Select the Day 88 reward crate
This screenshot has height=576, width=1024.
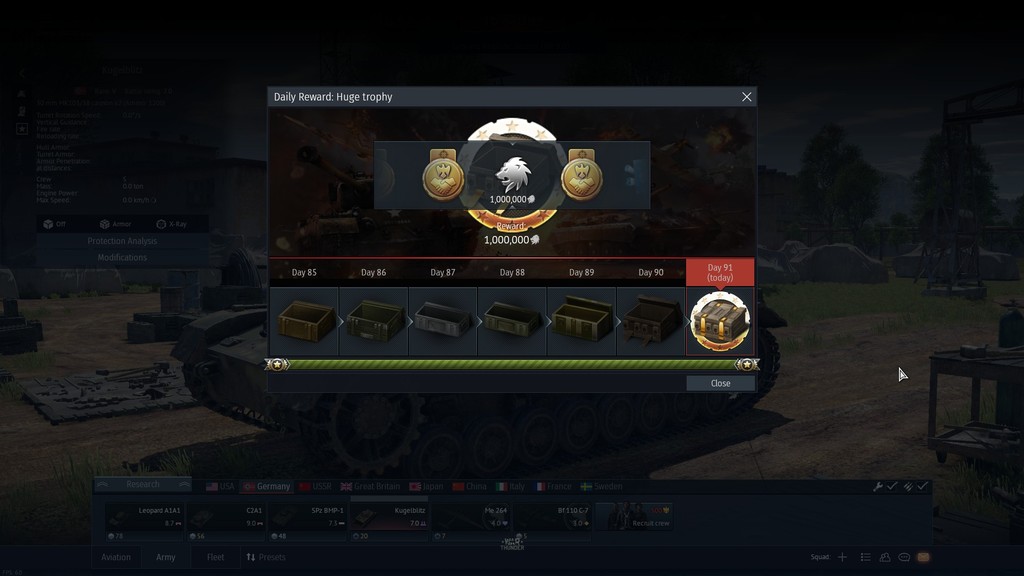(x=512, y=321)
